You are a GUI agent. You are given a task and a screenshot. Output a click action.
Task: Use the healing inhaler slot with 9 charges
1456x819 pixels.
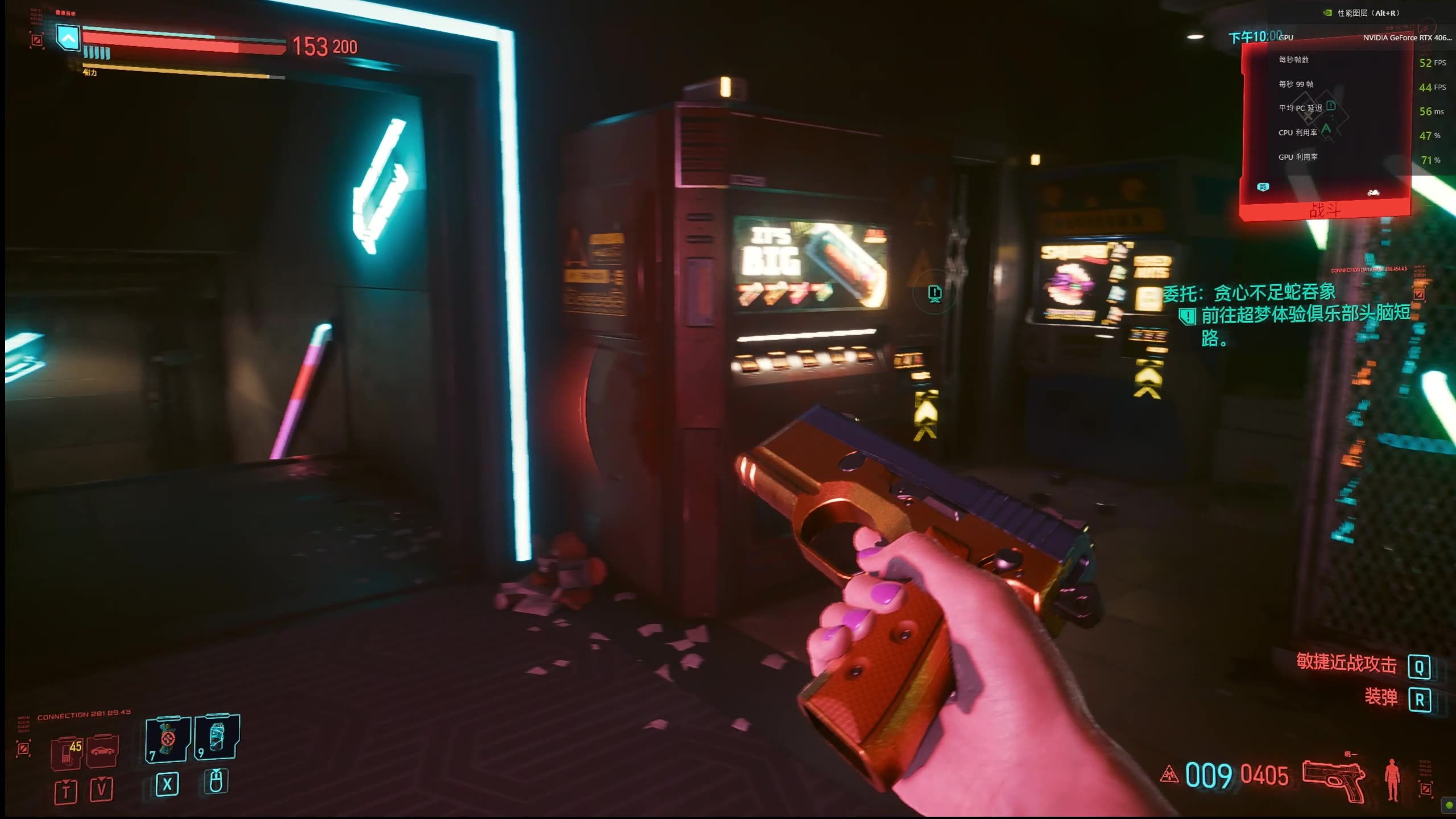point(217,737)
